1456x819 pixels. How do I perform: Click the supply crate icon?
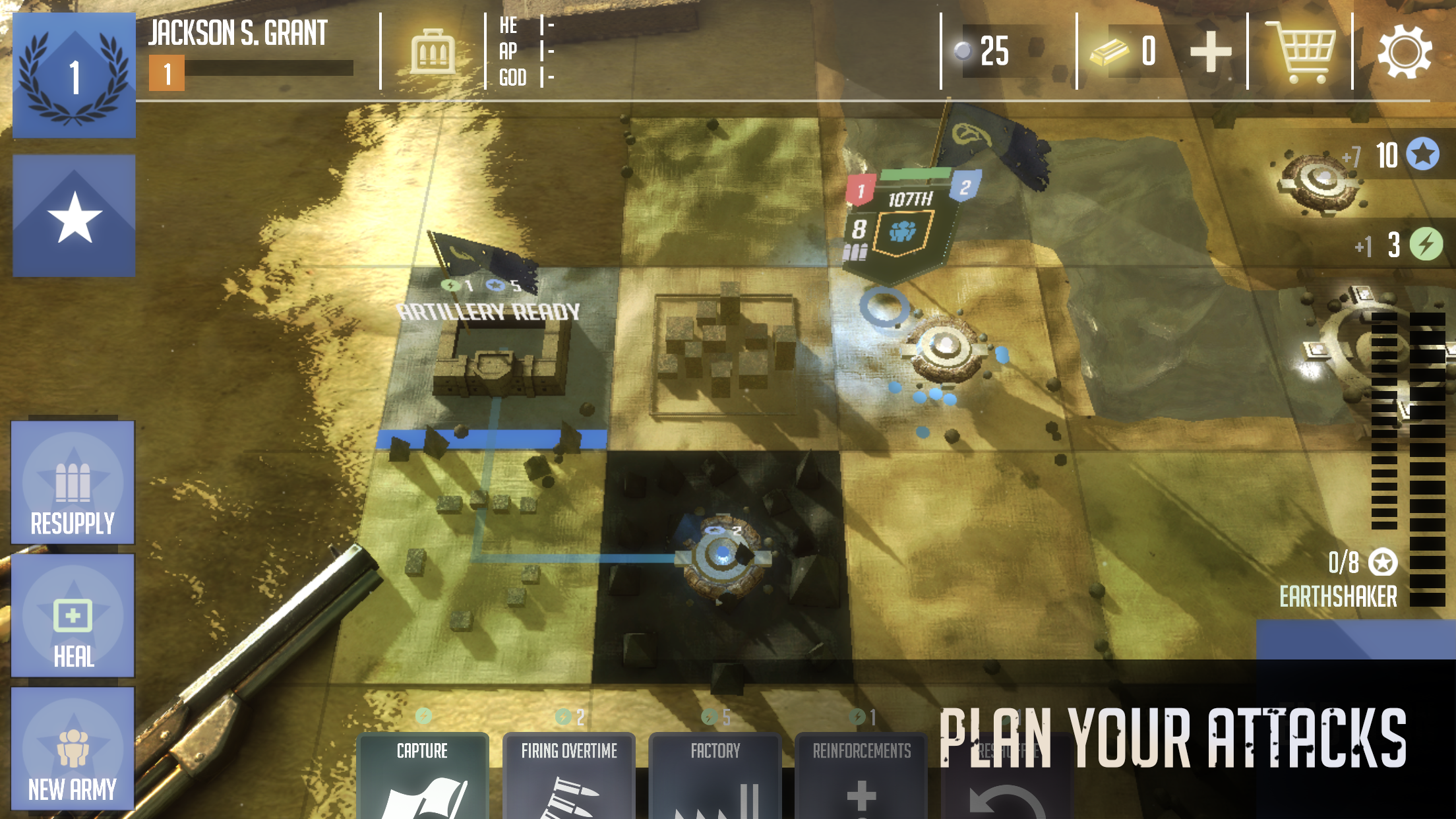[x=432, y=54]
